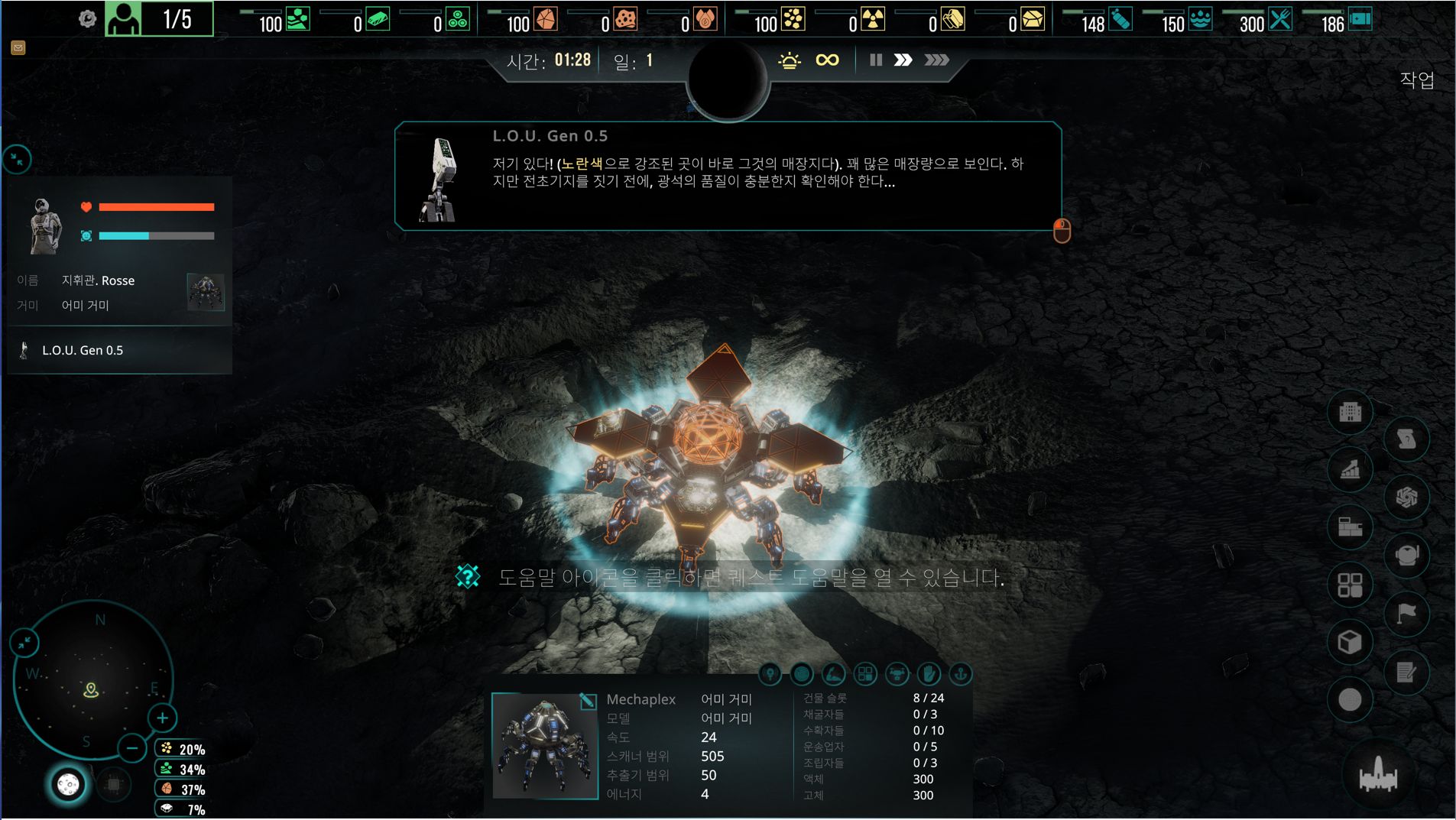Screen dimensions: 1456x820
Task: Open the statistics bar chart icon
Action: [1350, 470]
